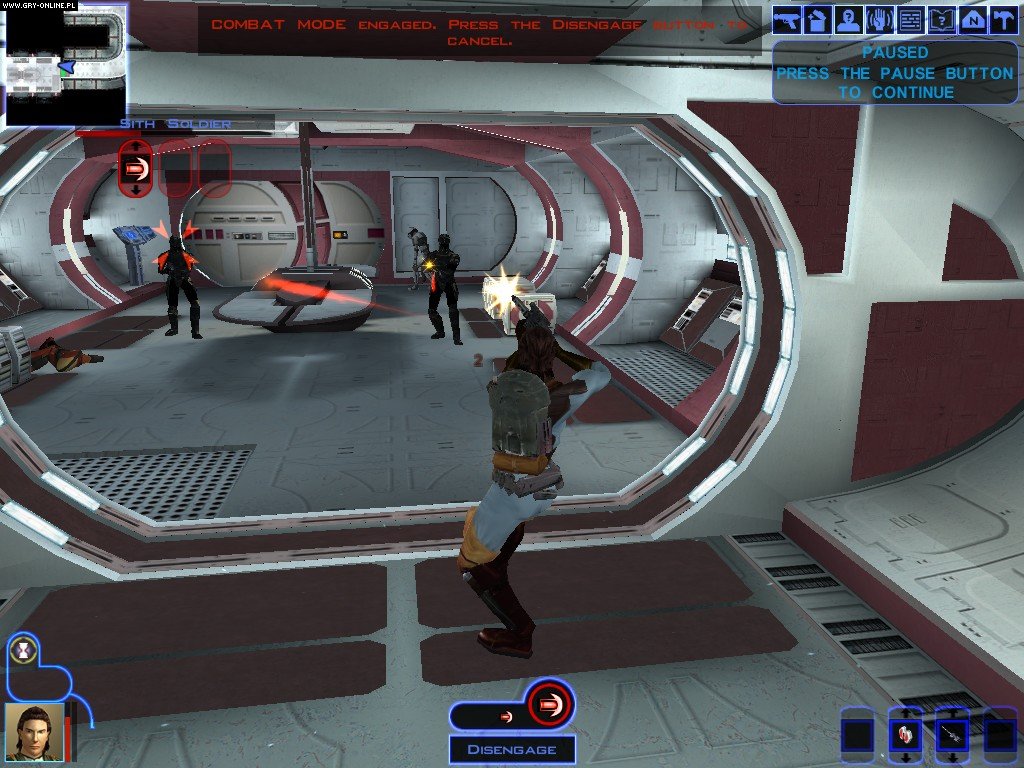Click the Disengage button
This screenshot has height=768, width=1024.
[510, 749]
